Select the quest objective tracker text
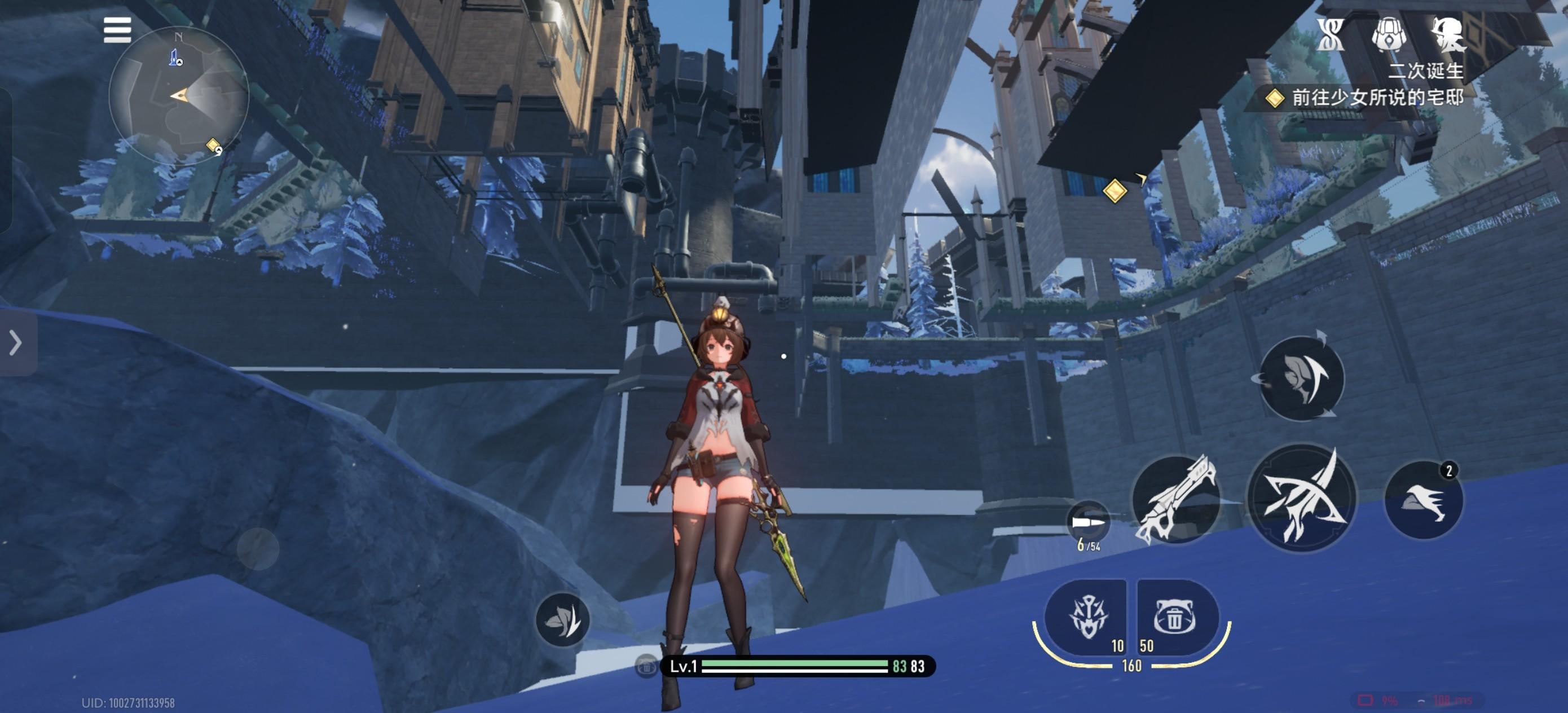 [x=1376, y=98]
